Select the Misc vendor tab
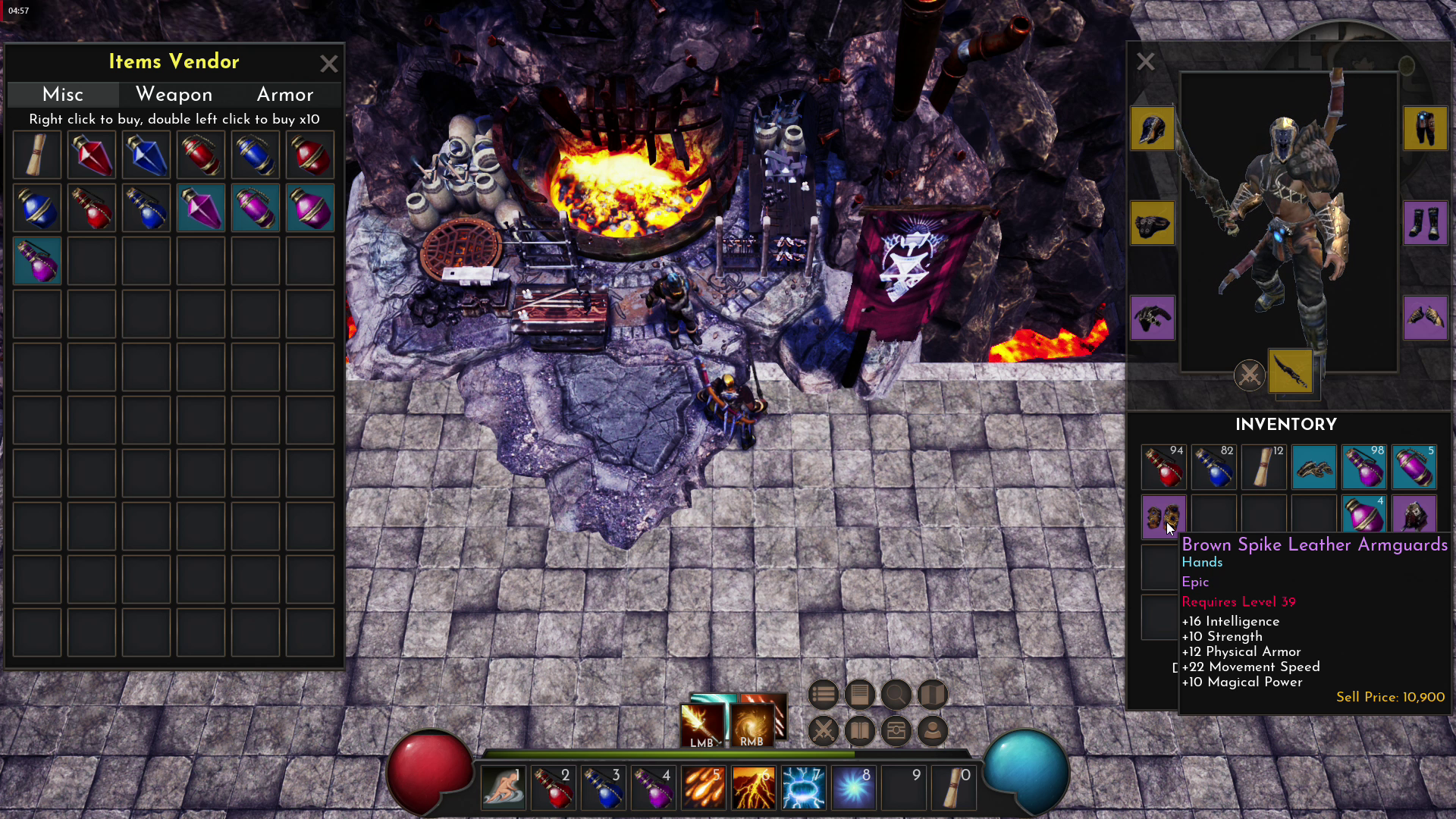 click(x=63, y=94)
